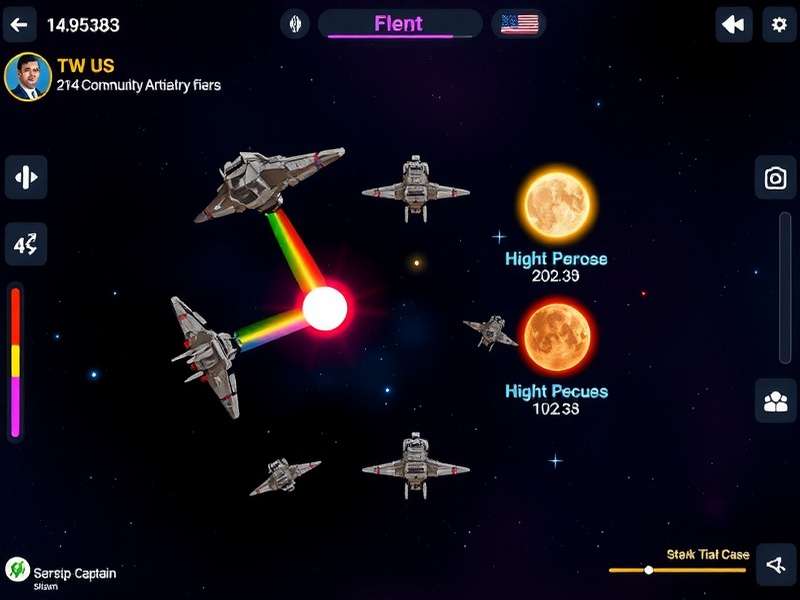Adjust the Stark Tial Case slider
Image resolution: width=800 pixels, height=600 pixels.
(649, 570)
